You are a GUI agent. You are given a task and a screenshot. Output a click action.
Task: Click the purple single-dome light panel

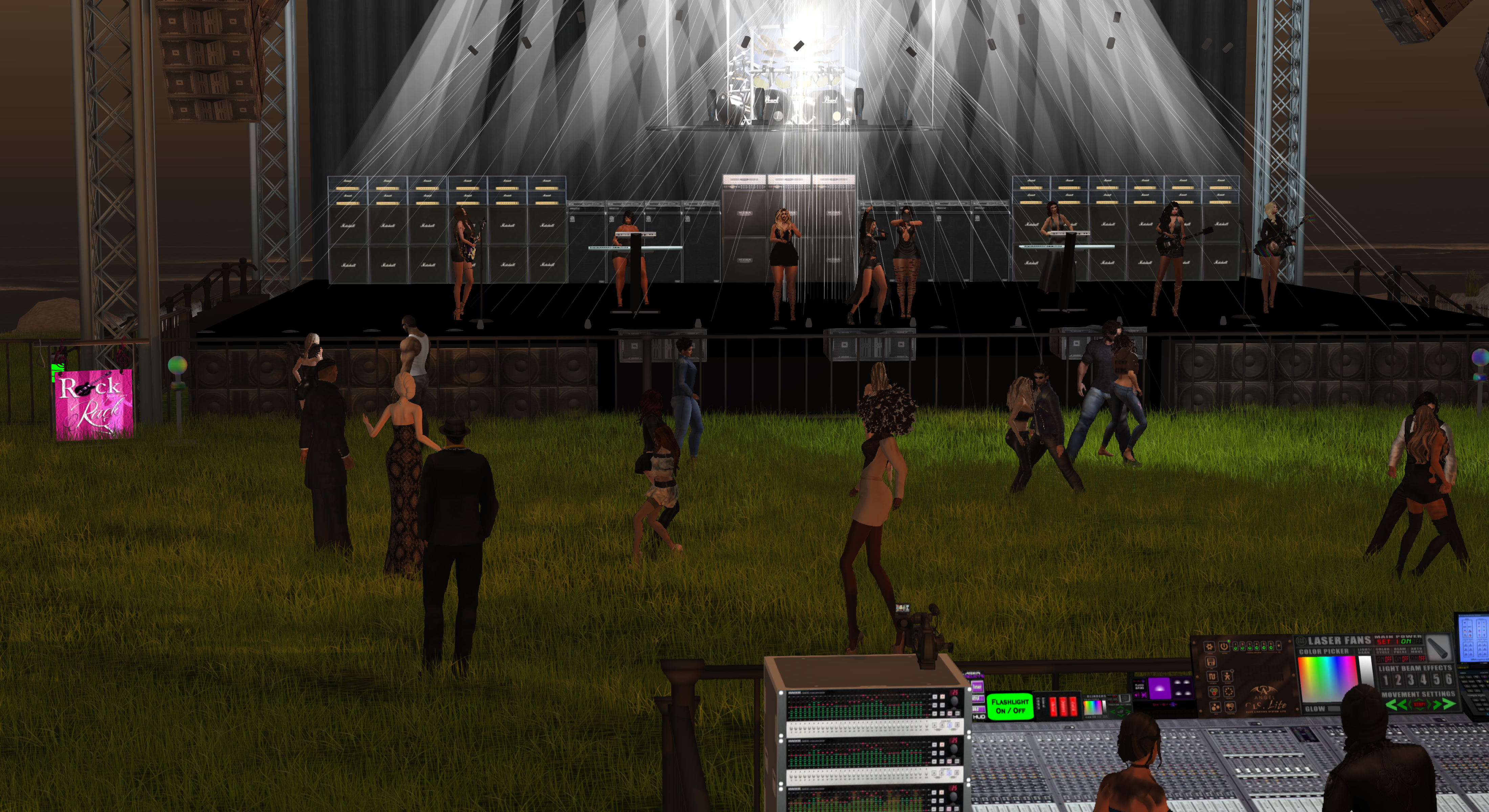(1159, 689)
